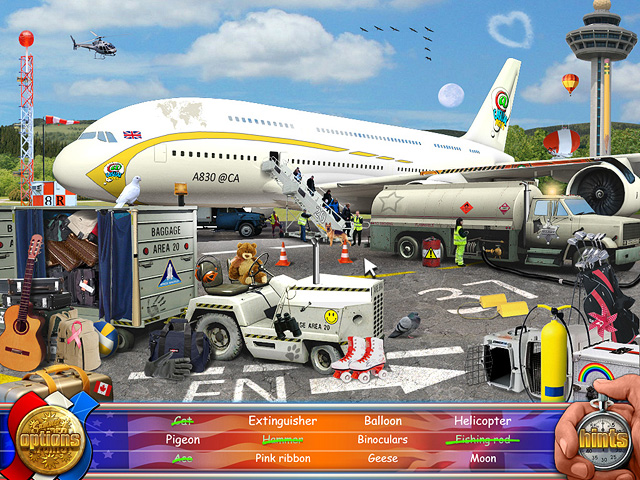Image resolution: width=640 pixels, height=480 pixels.
Task: Click the crossed-out Fishing rod entry
Action: [x=482, y=440]
